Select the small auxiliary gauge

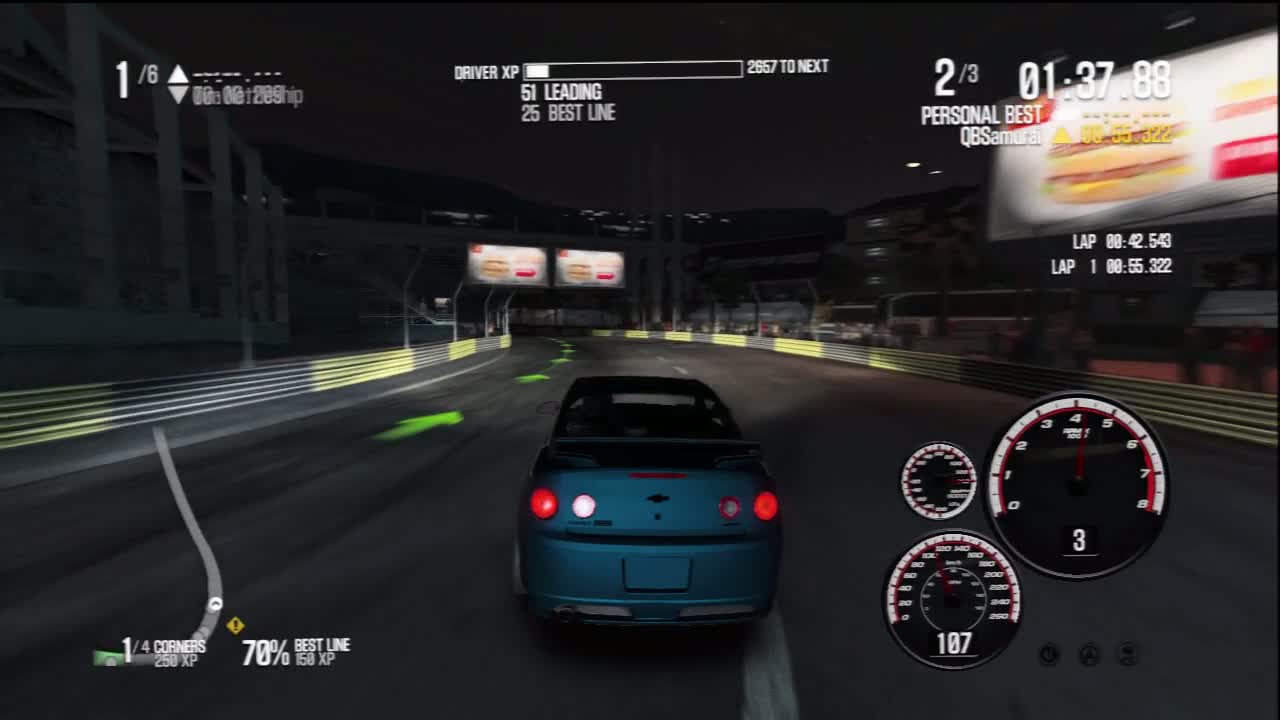tap(939, 481)
